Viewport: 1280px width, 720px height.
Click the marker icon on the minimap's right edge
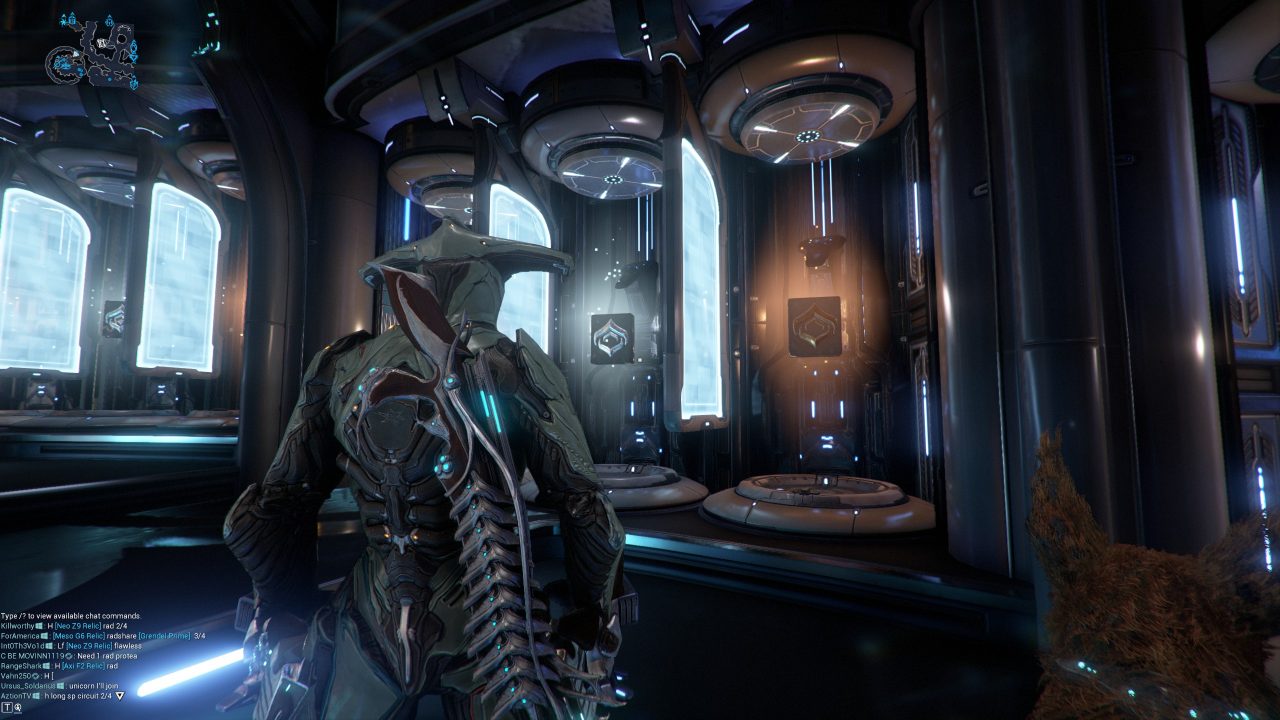click(x=133, y=48)
